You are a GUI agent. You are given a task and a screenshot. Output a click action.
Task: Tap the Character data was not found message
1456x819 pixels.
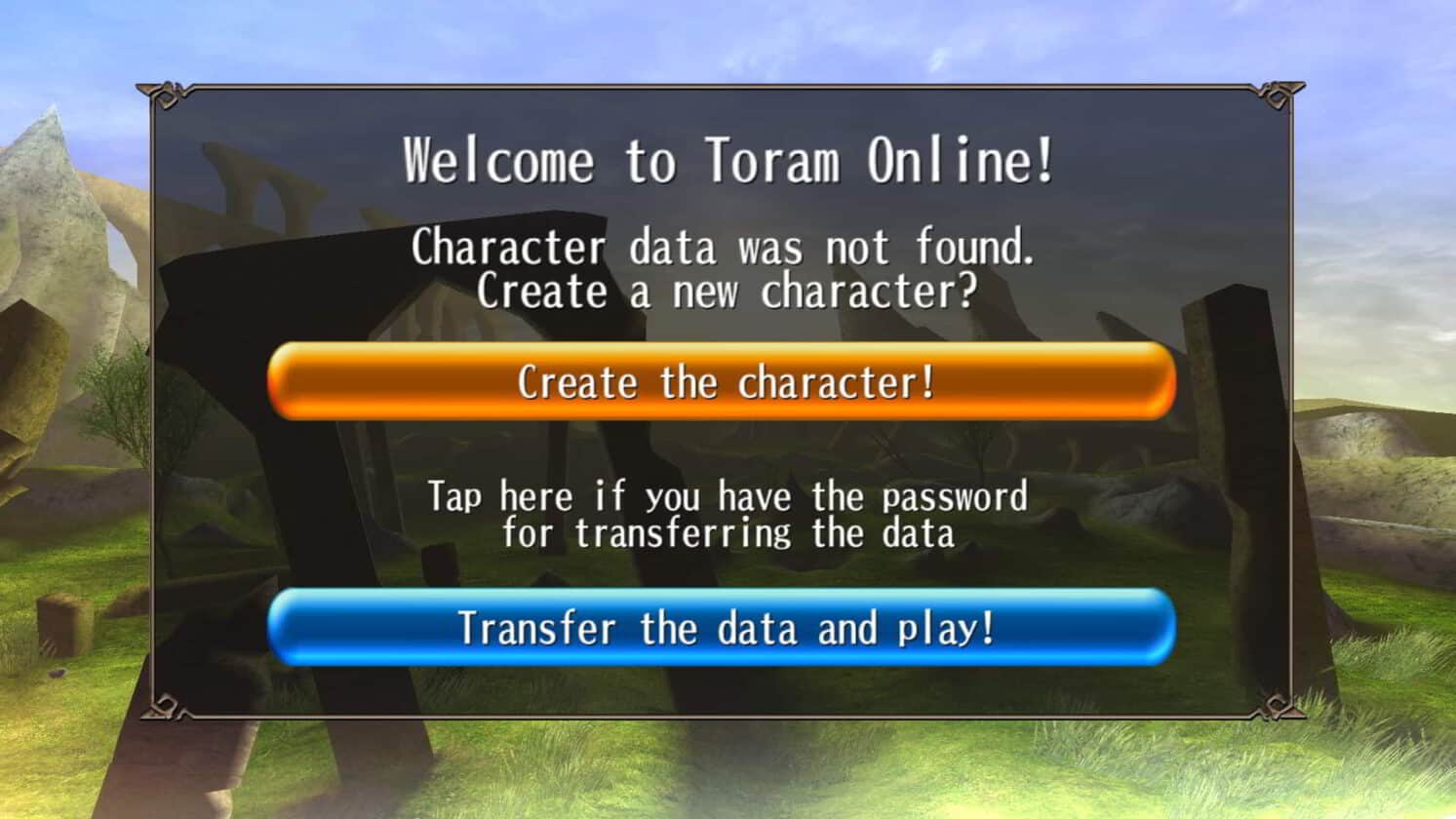pos(726,248)
